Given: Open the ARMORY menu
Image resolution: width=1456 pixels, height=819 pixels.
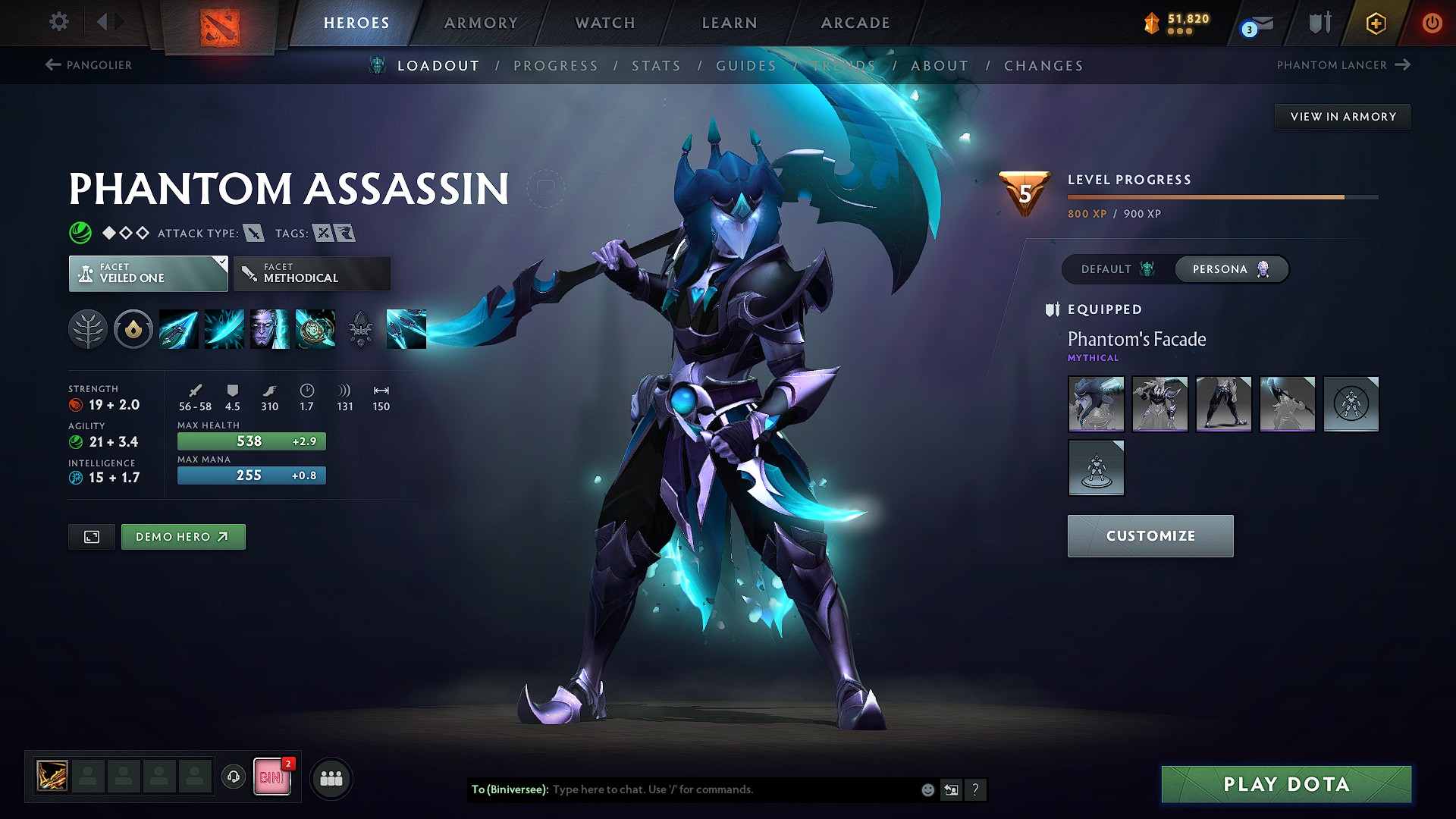Looking at the screenshot, I should (481, 23).
